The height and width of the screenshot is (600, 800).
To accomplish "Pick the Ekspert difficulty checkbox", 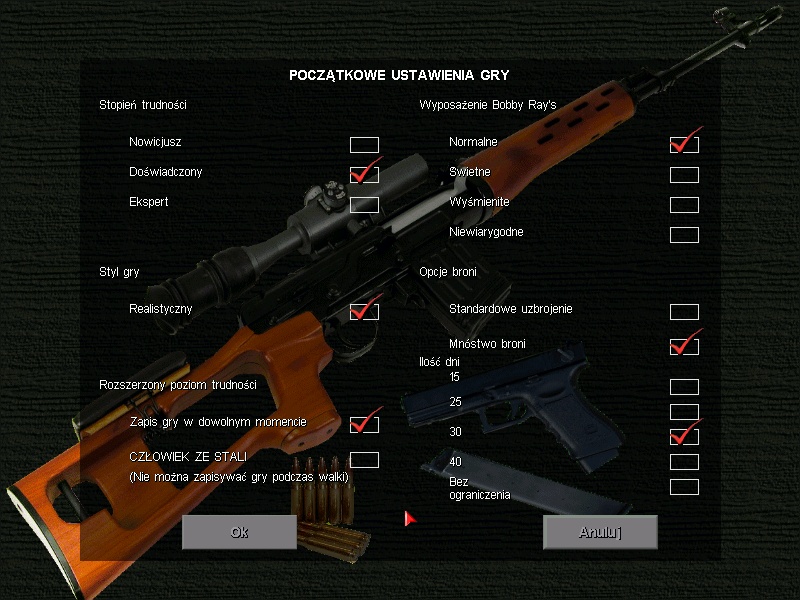I will pyautogui.click(x=364, y=205).
